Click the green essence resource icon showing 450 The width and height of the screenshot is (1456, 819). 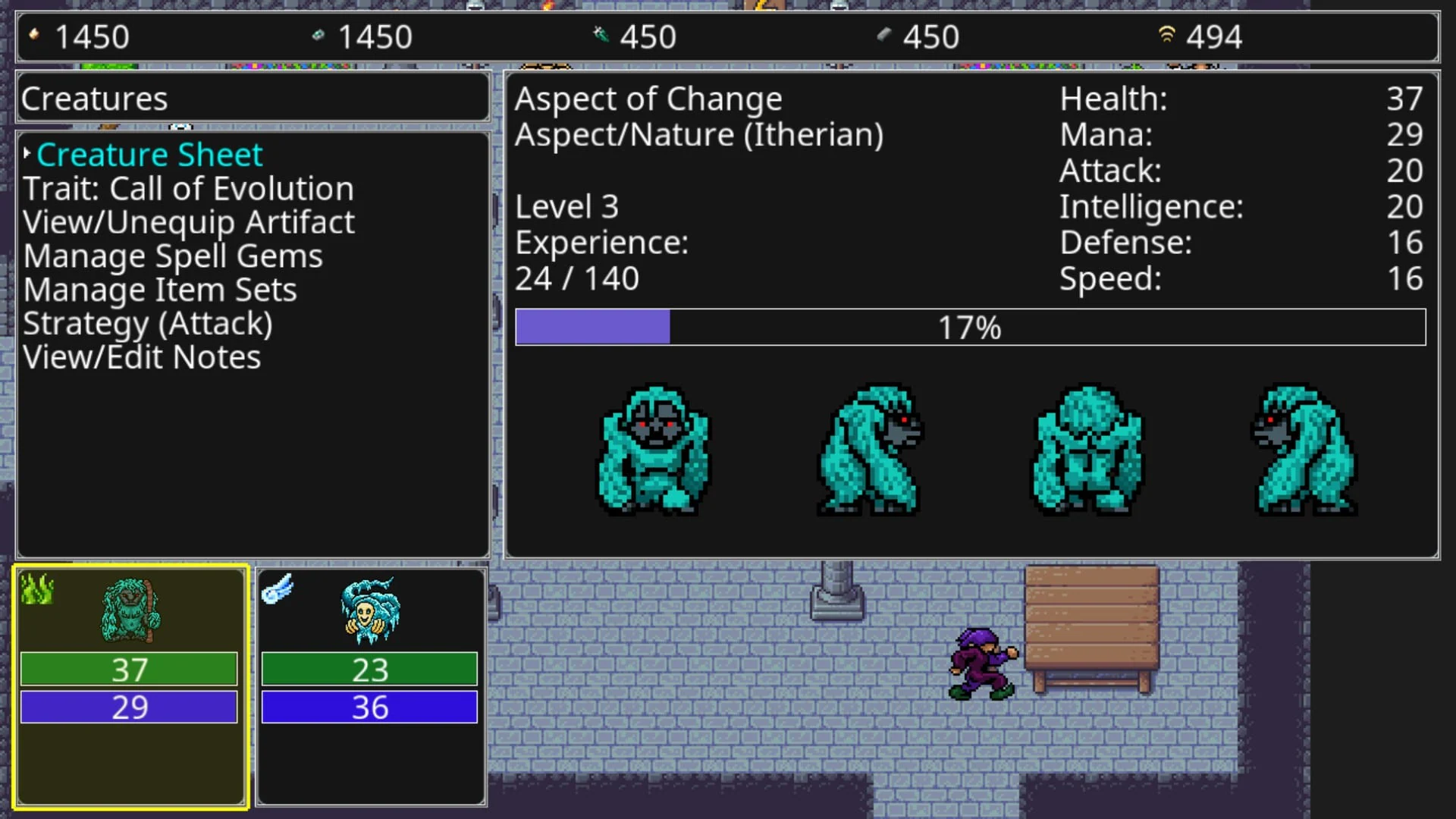pos(599,35)
